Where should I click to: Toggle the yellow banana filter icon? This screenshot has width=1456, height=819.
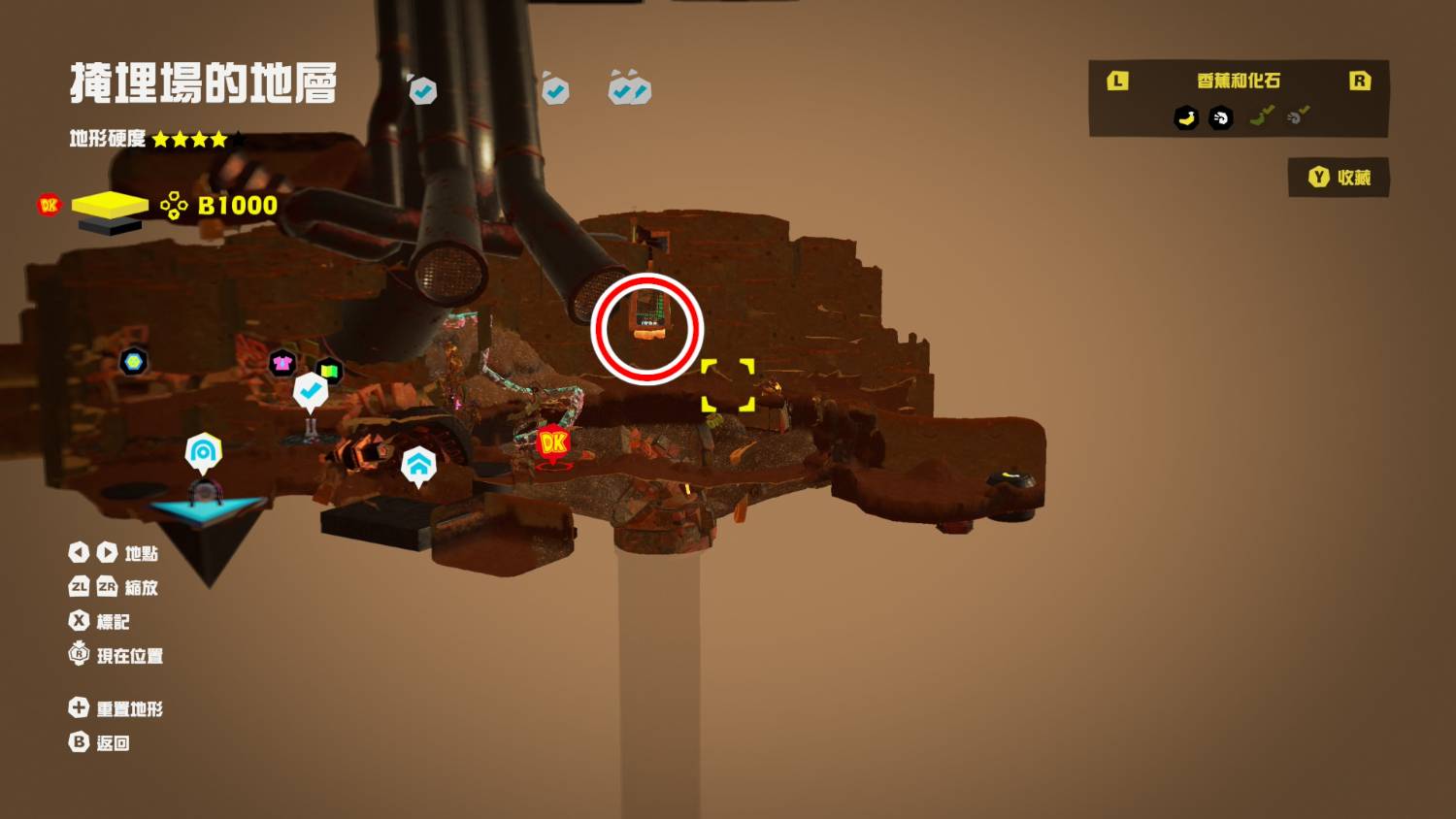(x=1186, y=118)
